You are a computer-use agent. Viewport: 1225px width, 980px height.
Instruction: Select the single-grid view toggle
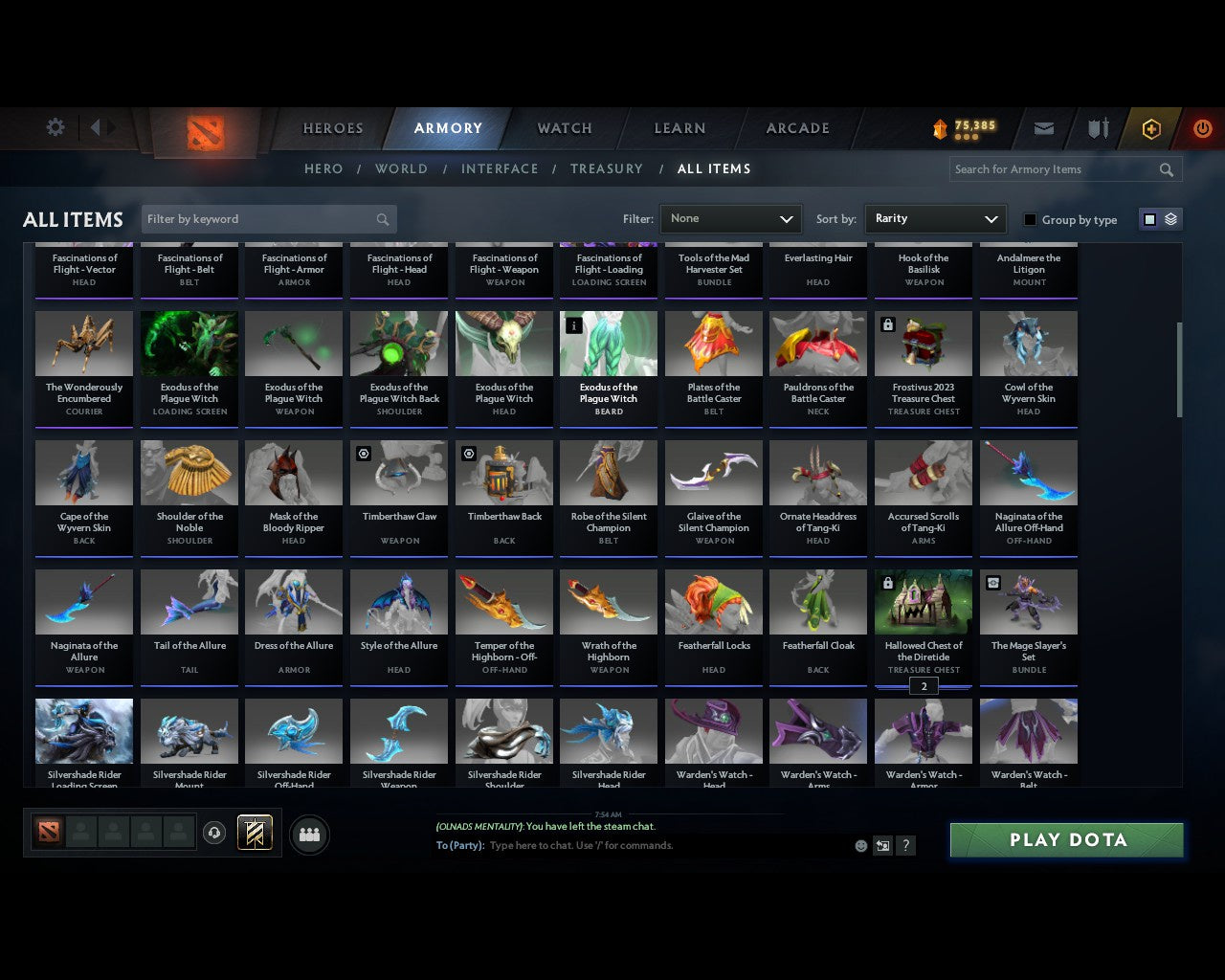pyautogui.click(x=1148, y=218)
